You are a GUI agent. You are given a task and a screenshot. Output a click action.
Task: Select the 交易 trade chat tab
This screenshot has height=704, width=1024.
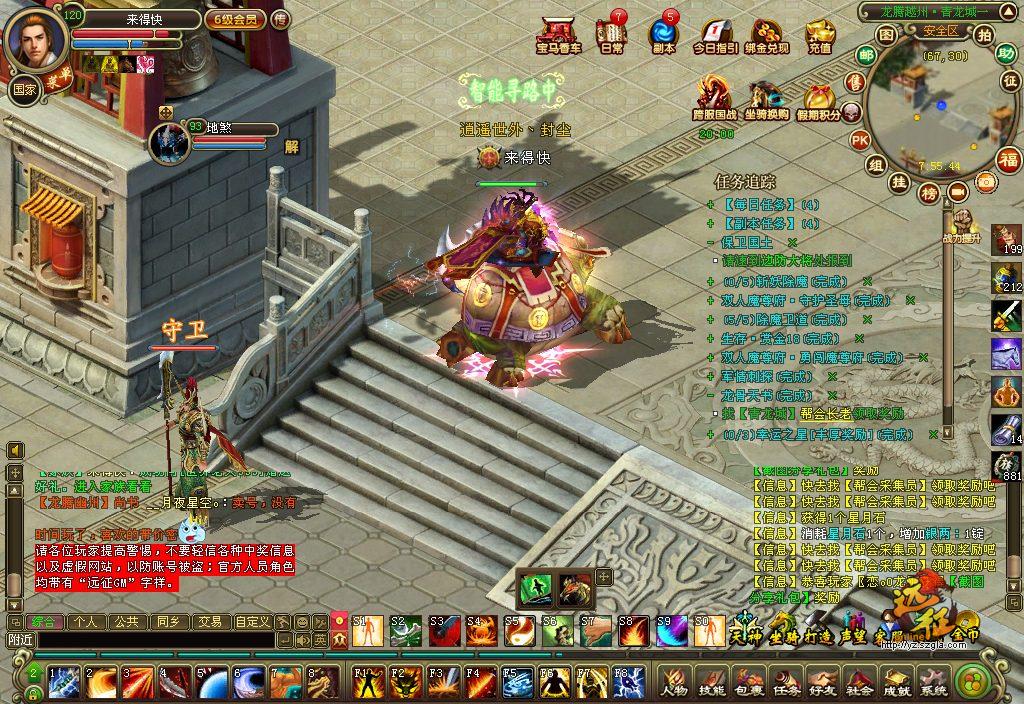209,621
